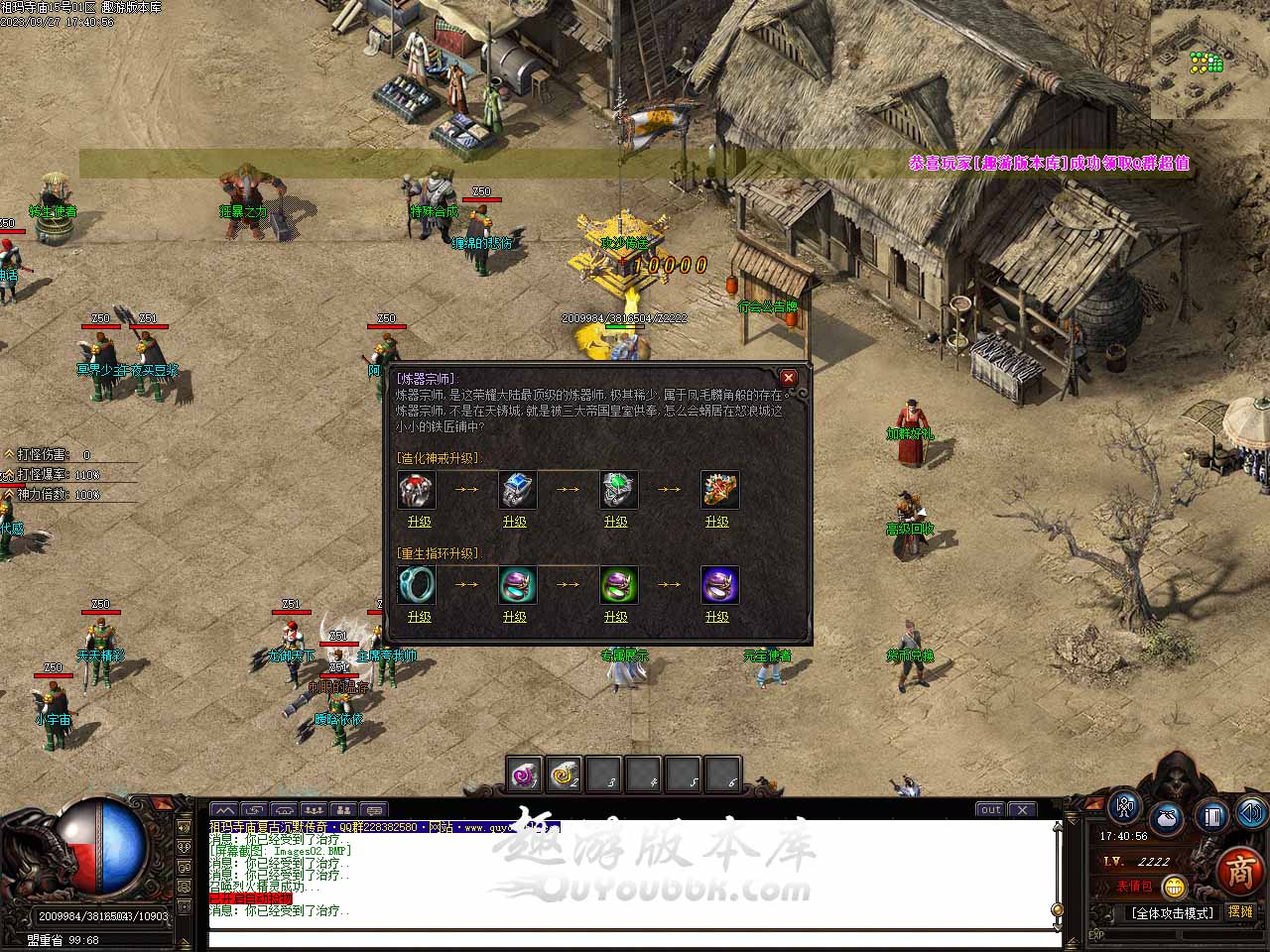The width and height of the screenshot is (1270, 952).
Task: Upgrade the green-gem 造化神戒 ring
Action: (x=615, y=522)
